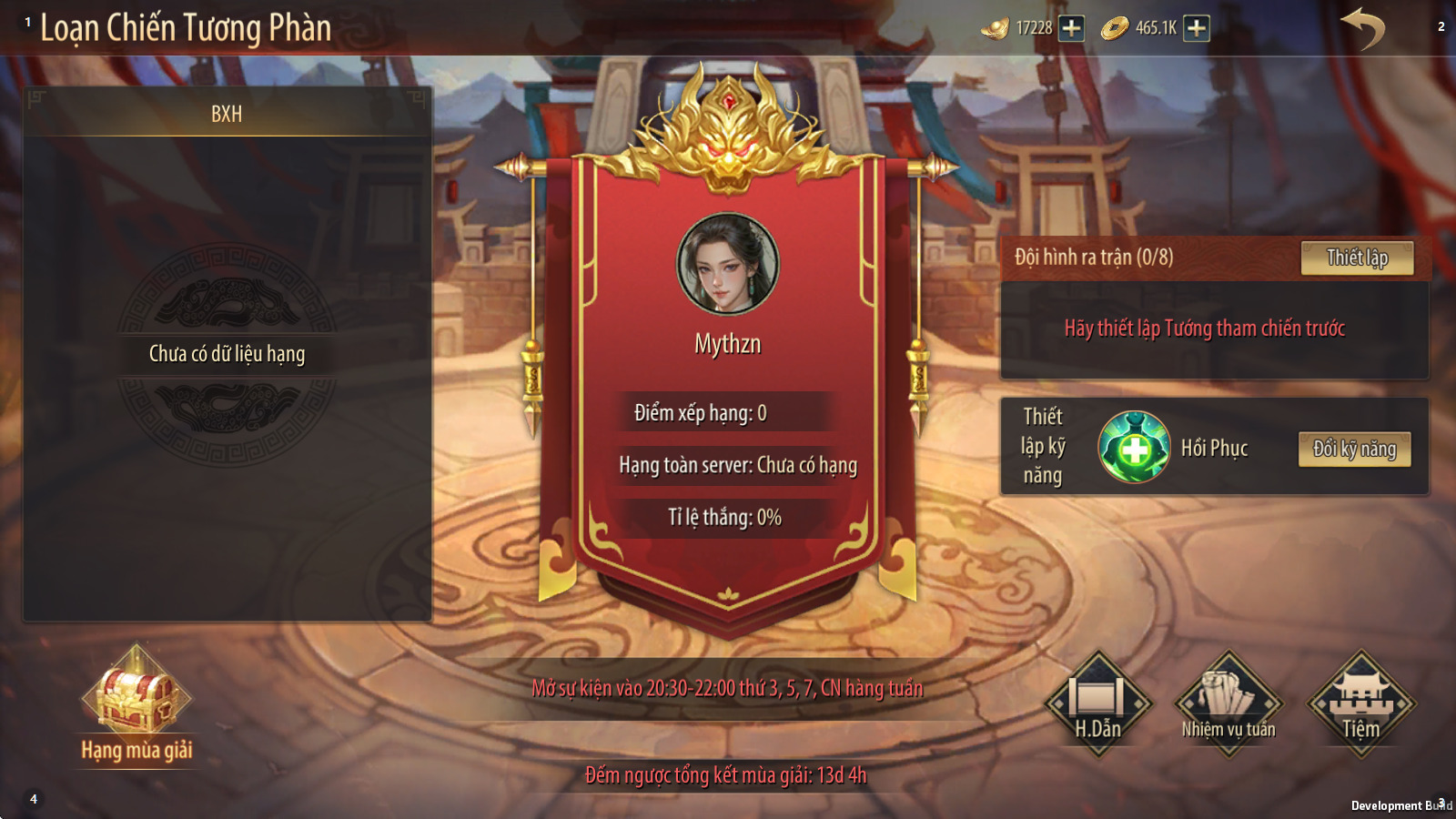
Task: Add more silver ingot currency
Action: [1072, 28]
